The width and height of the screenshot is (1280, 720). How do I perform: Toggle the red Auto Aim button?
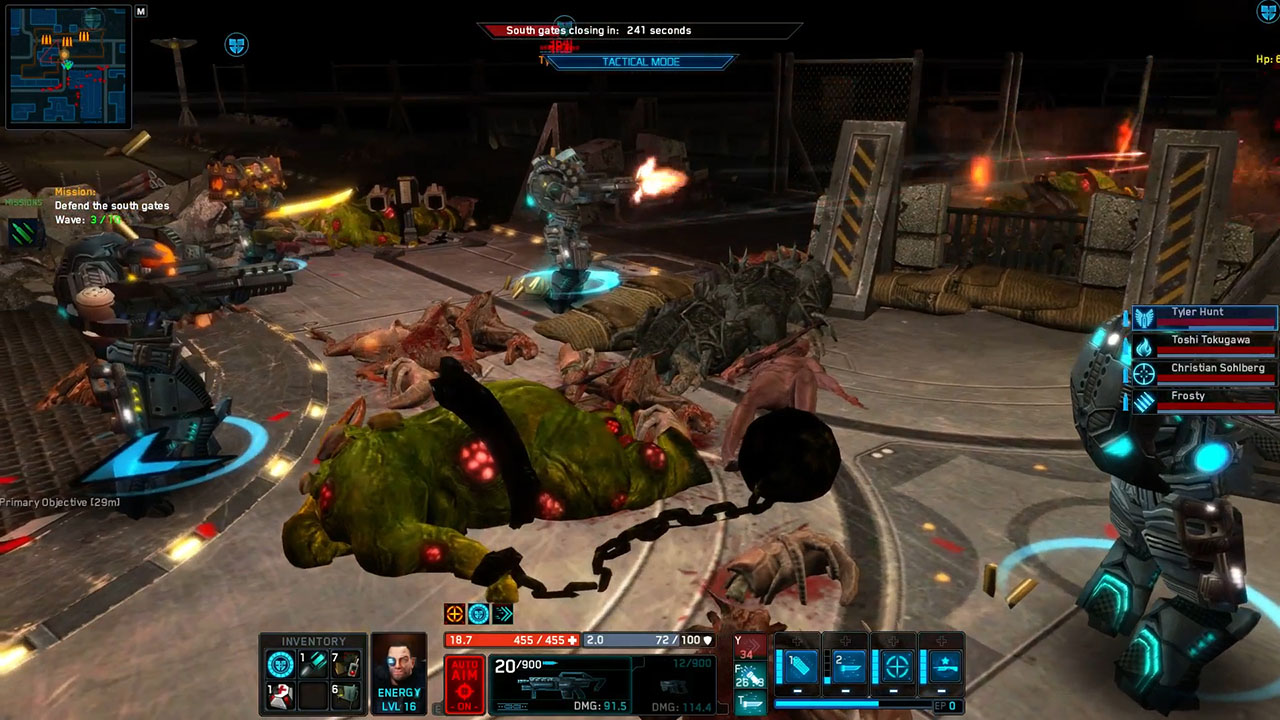click(x=464, y=684)
